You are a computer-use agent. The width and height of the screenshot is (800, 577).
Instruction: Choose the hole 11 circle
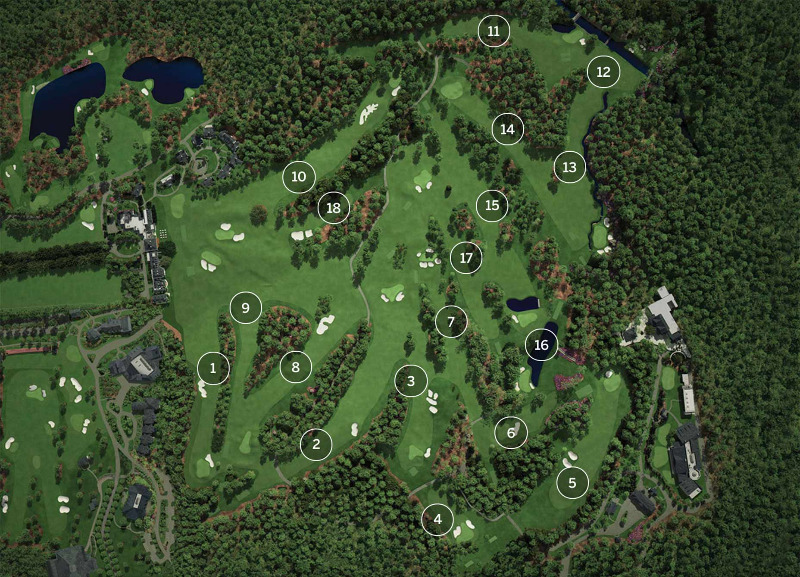point(494,31)
